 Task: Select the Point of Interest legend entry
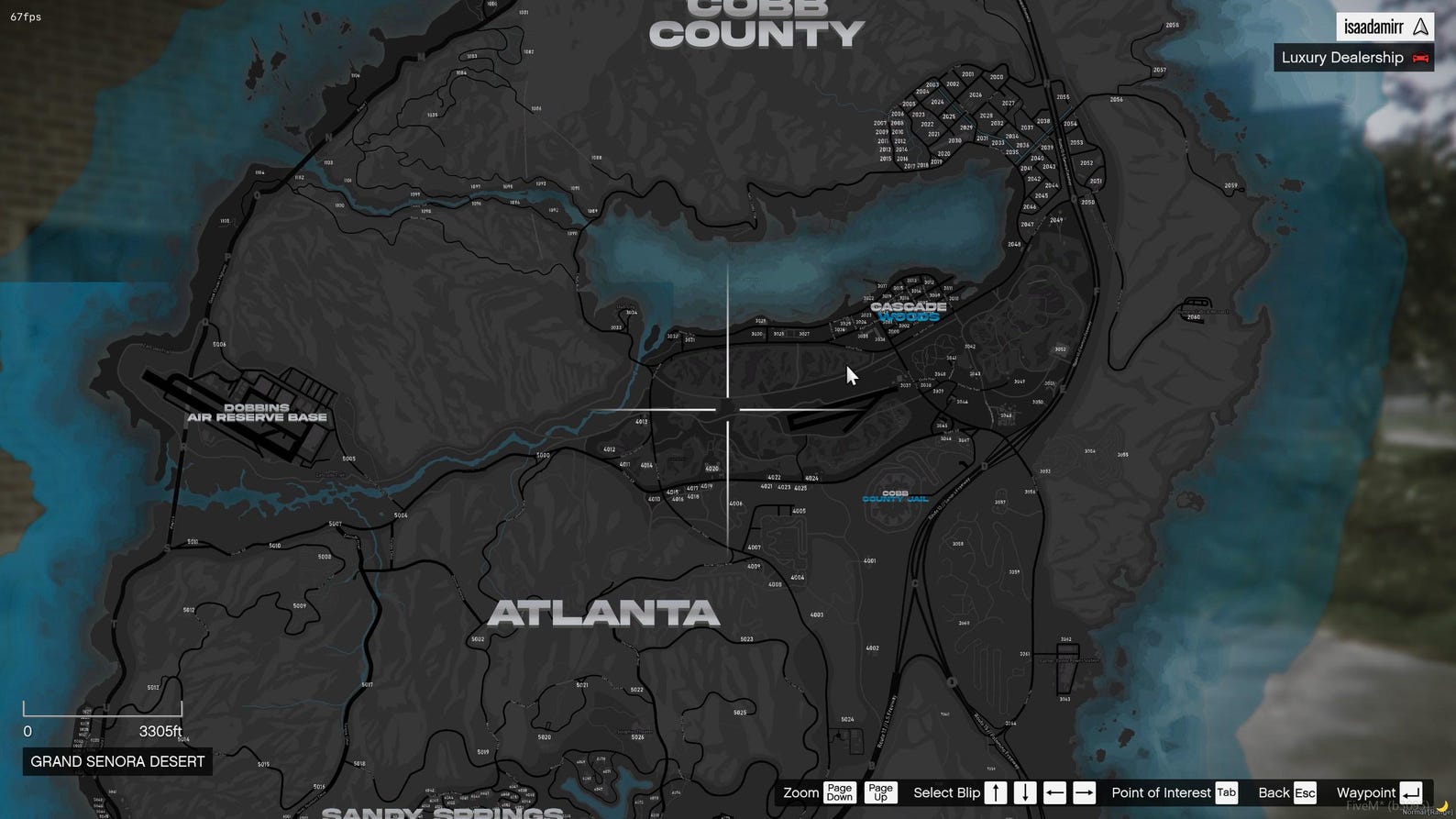pyautogui.click(x=1161, y=792)
